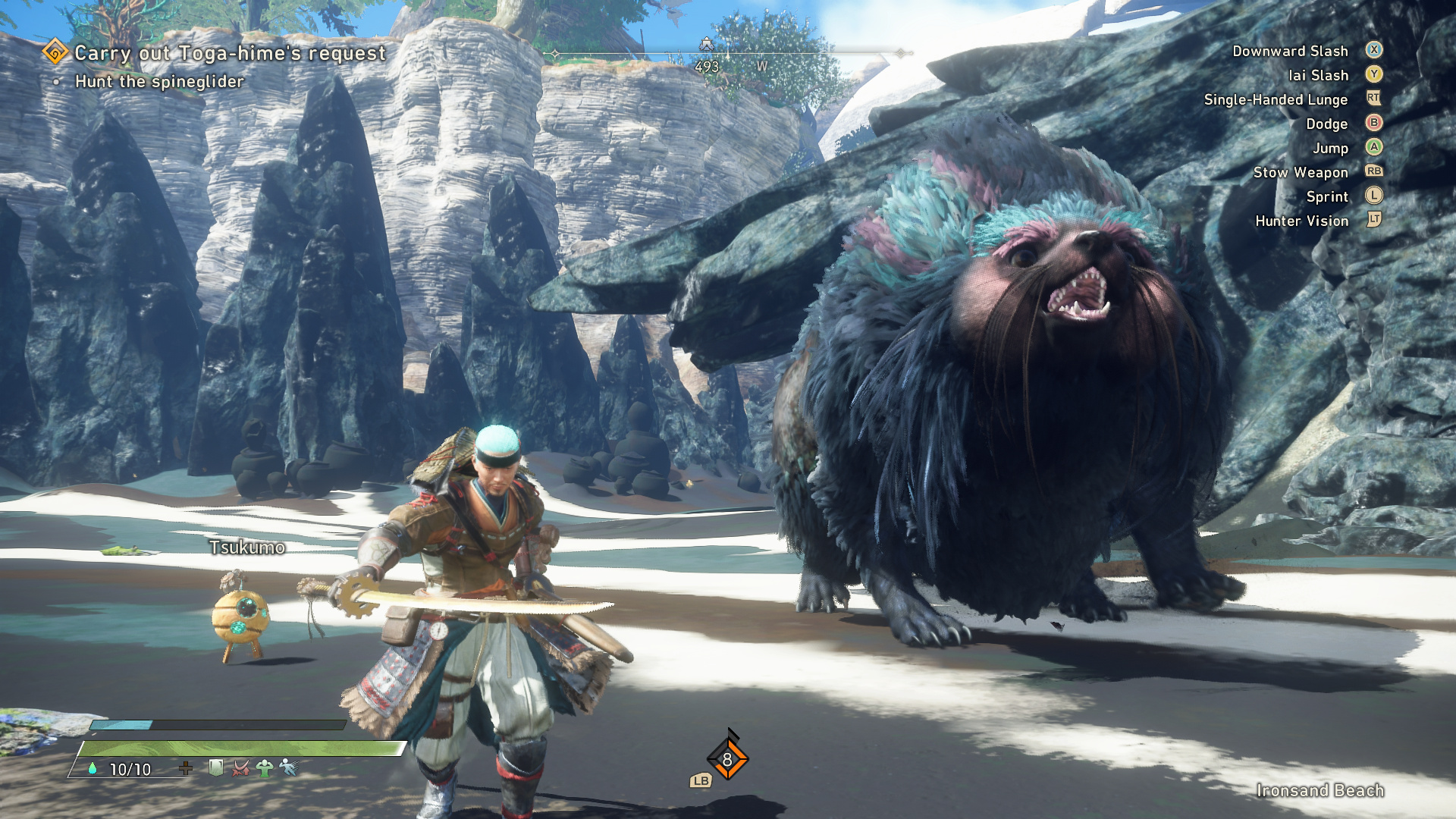The image size is (1456, 819).
Task: Click the red attack-up buff icon
Action: click(x=240, y=768)
